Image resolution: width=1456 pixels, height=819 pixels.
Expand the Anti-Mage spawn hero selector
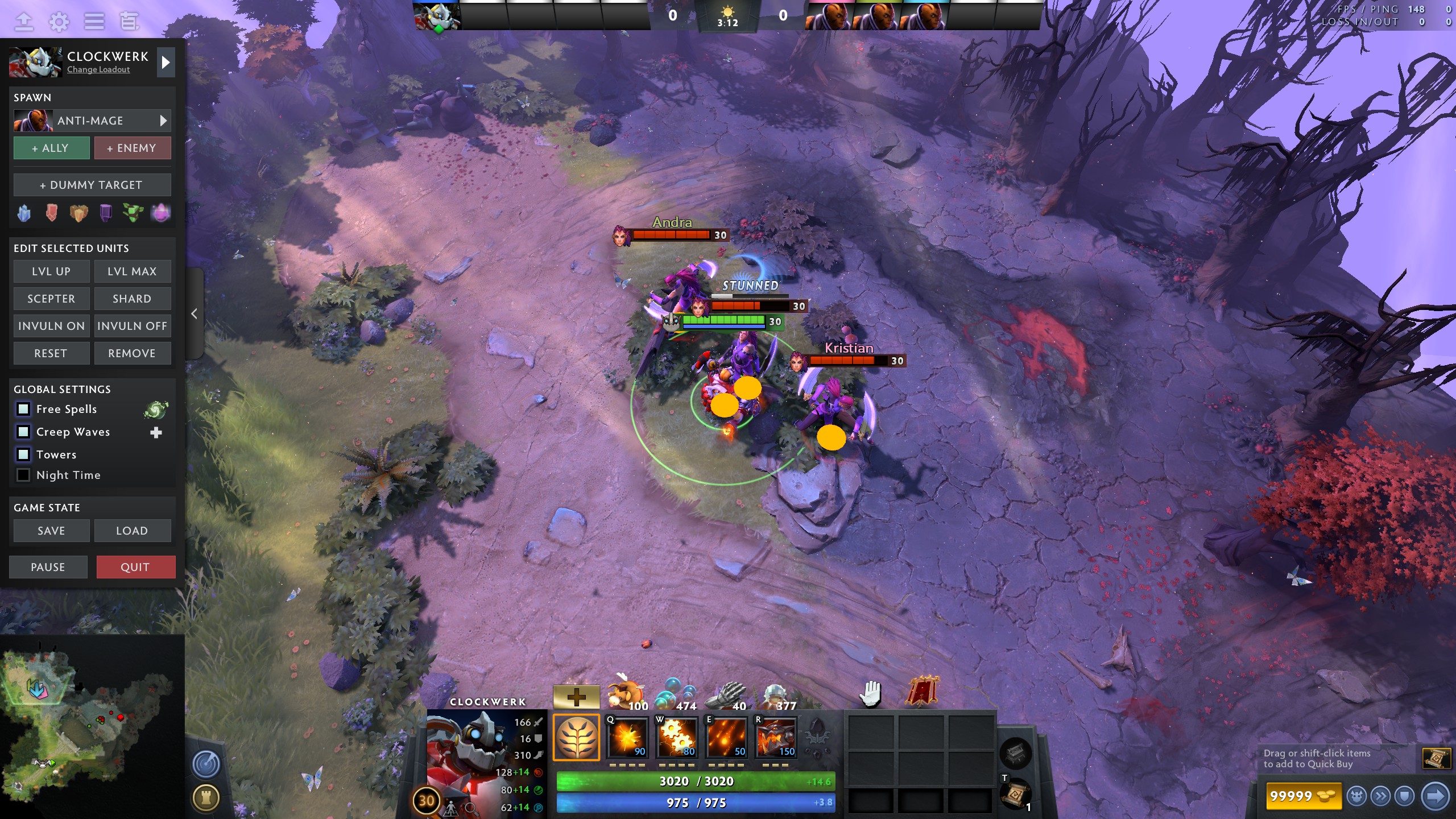tap(163, 121)
